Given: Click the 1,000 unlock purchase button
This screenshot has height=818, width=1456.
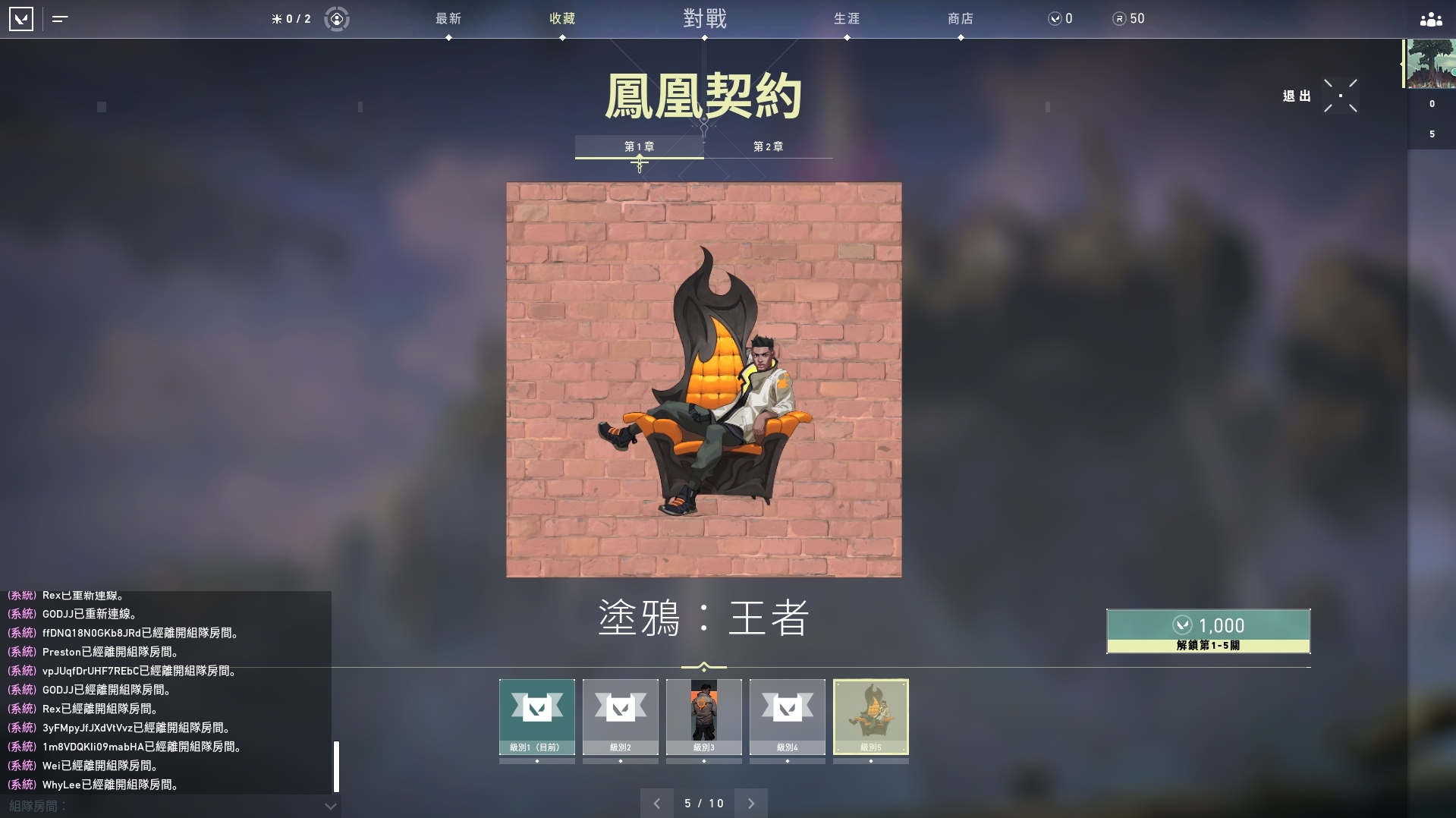Looking at the screenshot, I should tap(1207, 631).
